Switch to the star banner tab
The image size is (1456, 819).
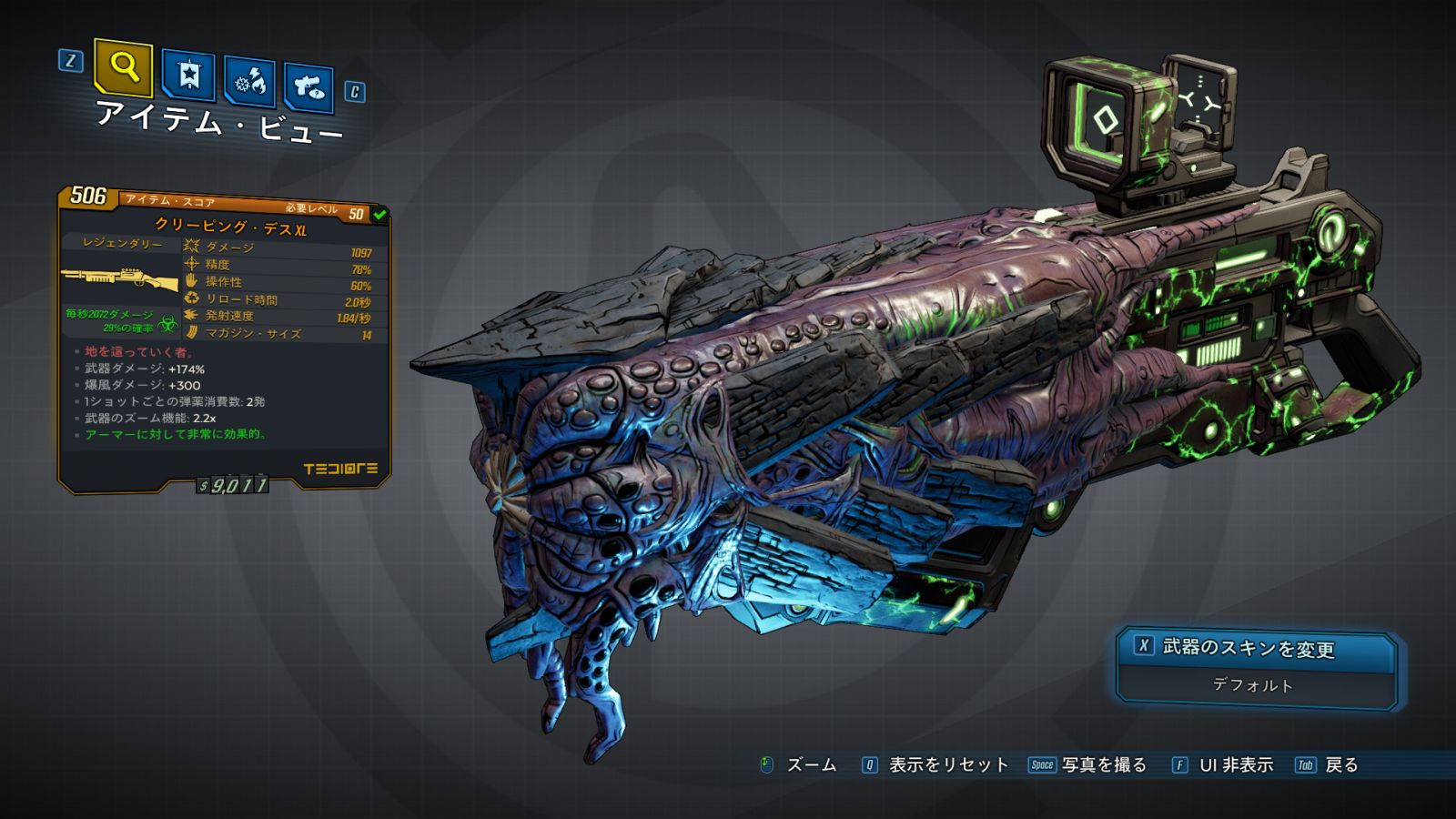188,76
